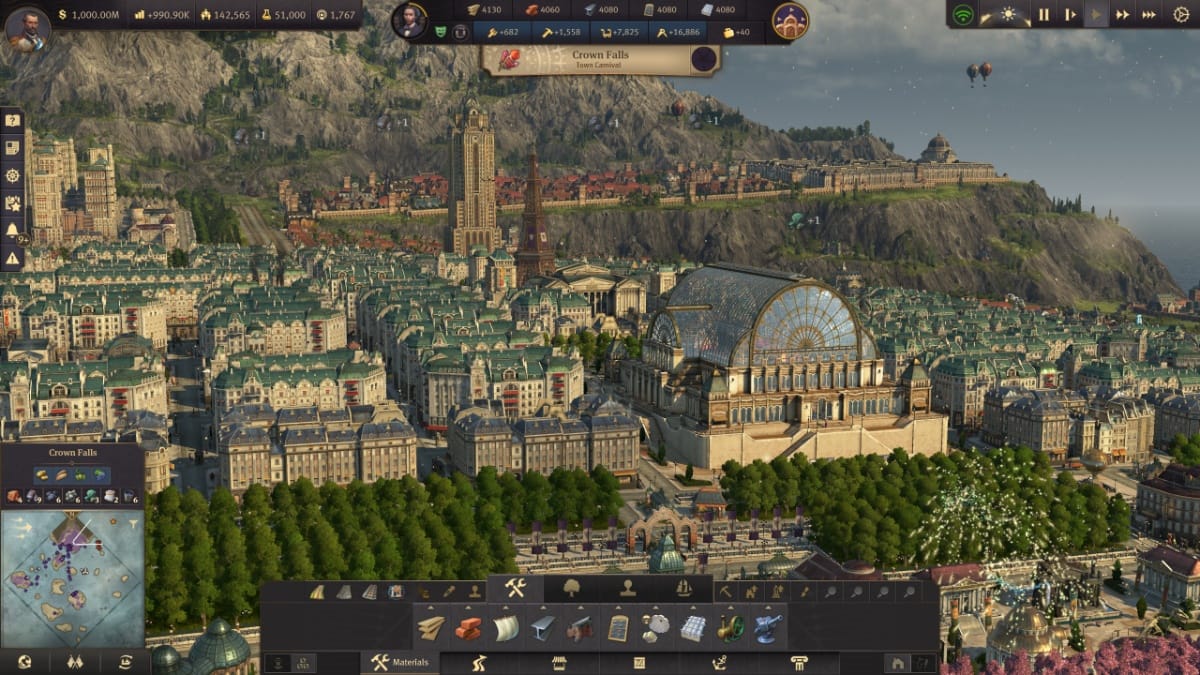
Task: Select the timber planks building material
Action: click(x=431, y=628)
